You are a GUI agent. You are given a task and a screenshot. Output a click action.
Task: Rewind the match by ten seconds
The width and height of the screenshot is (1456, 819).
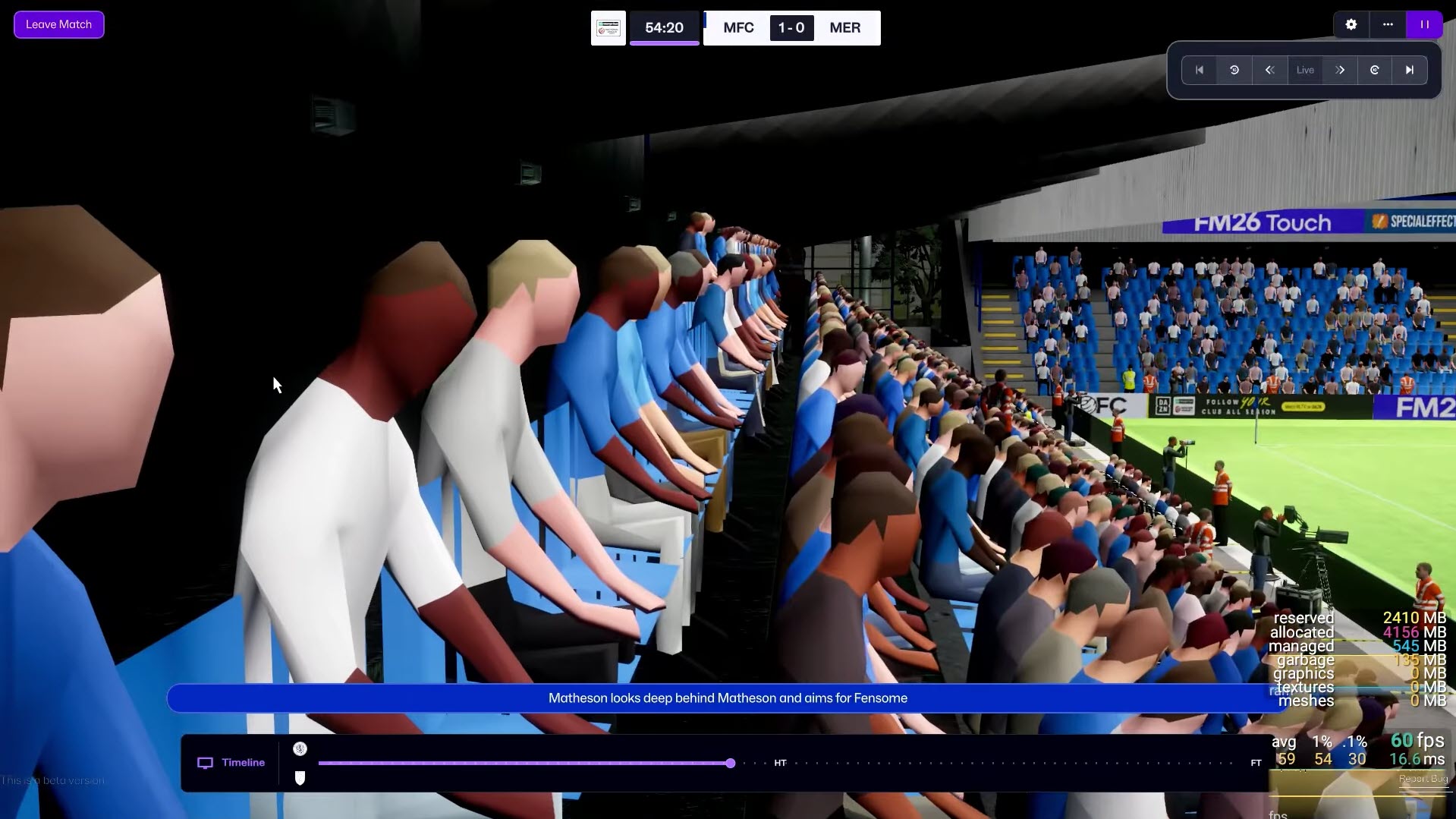click(1234, 70)
